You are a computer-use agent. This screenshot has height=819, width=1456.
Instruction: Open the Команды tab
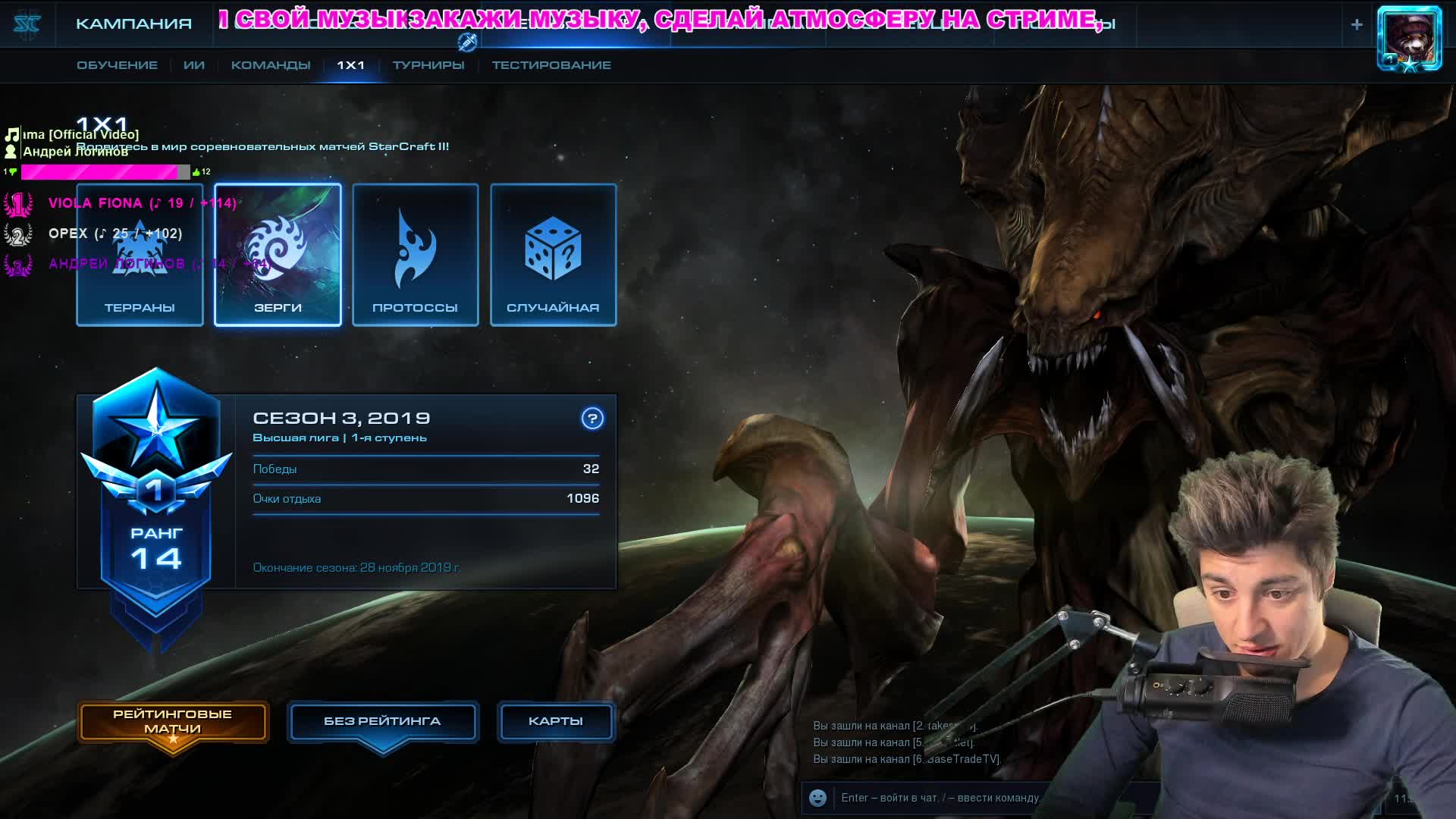[271, 65]
